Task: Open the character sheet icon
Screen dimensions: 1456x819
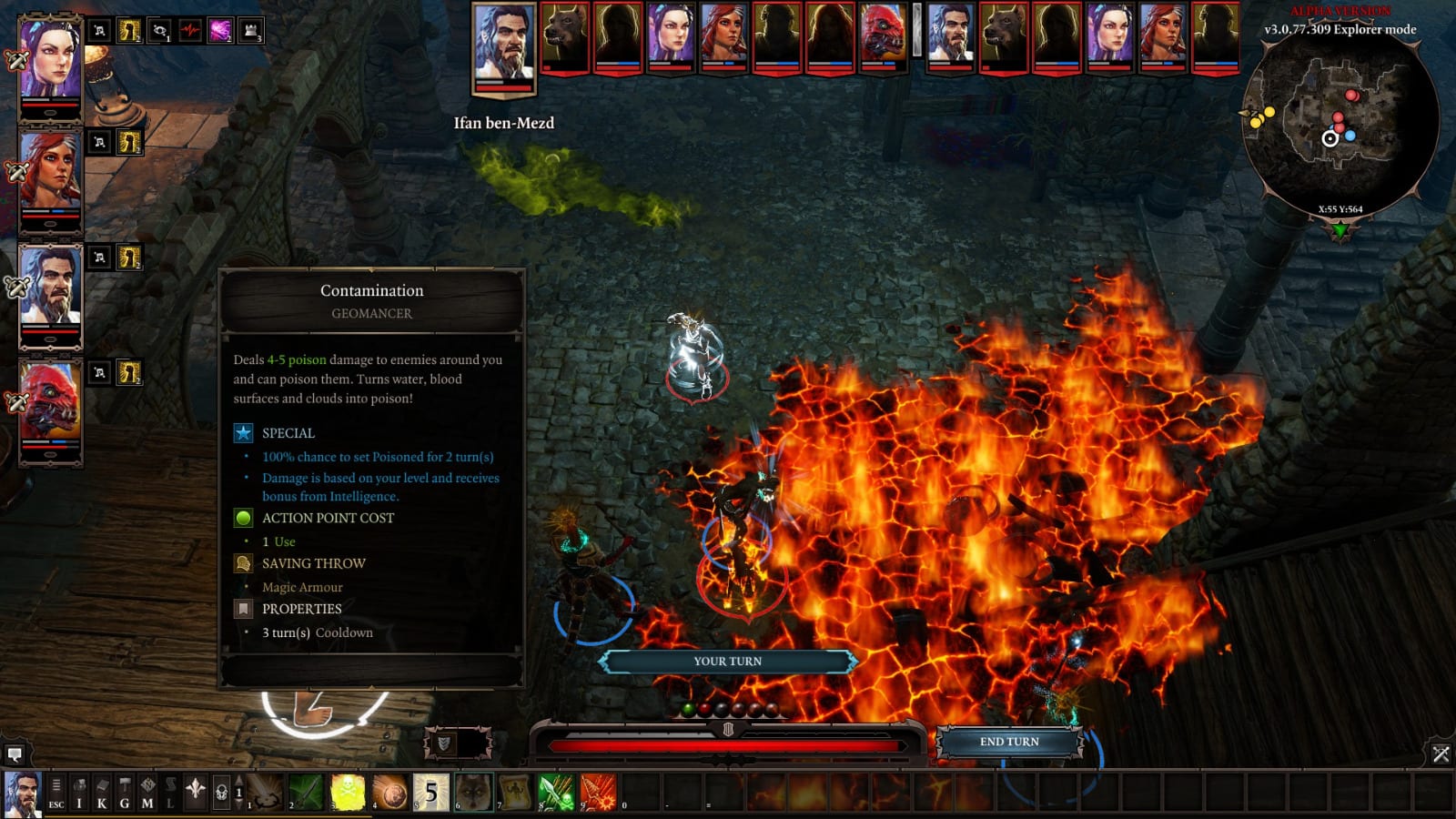Action: pos(103,790)
